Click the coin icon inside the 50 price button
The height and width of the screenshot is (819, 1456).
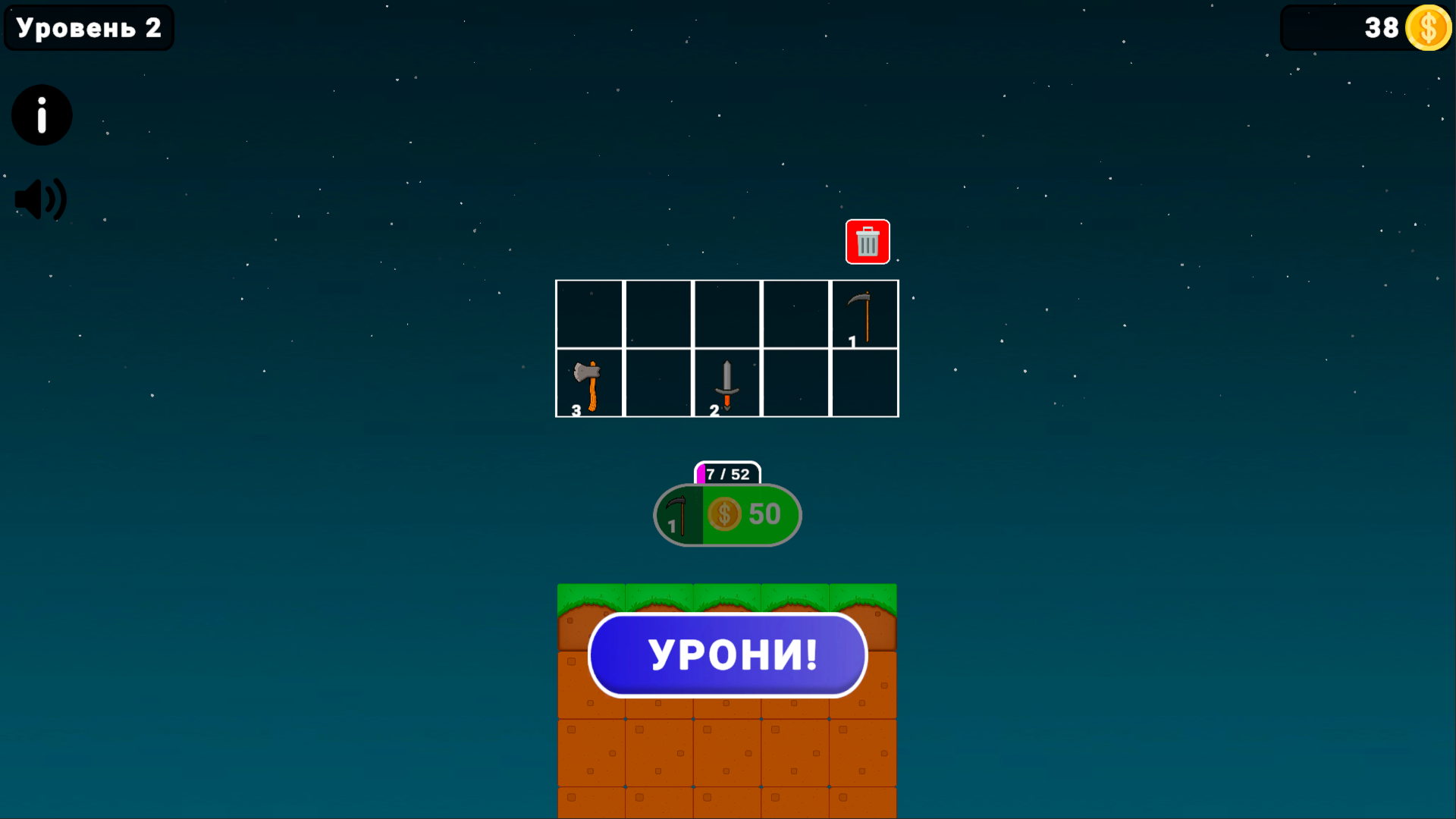point(723,515)
